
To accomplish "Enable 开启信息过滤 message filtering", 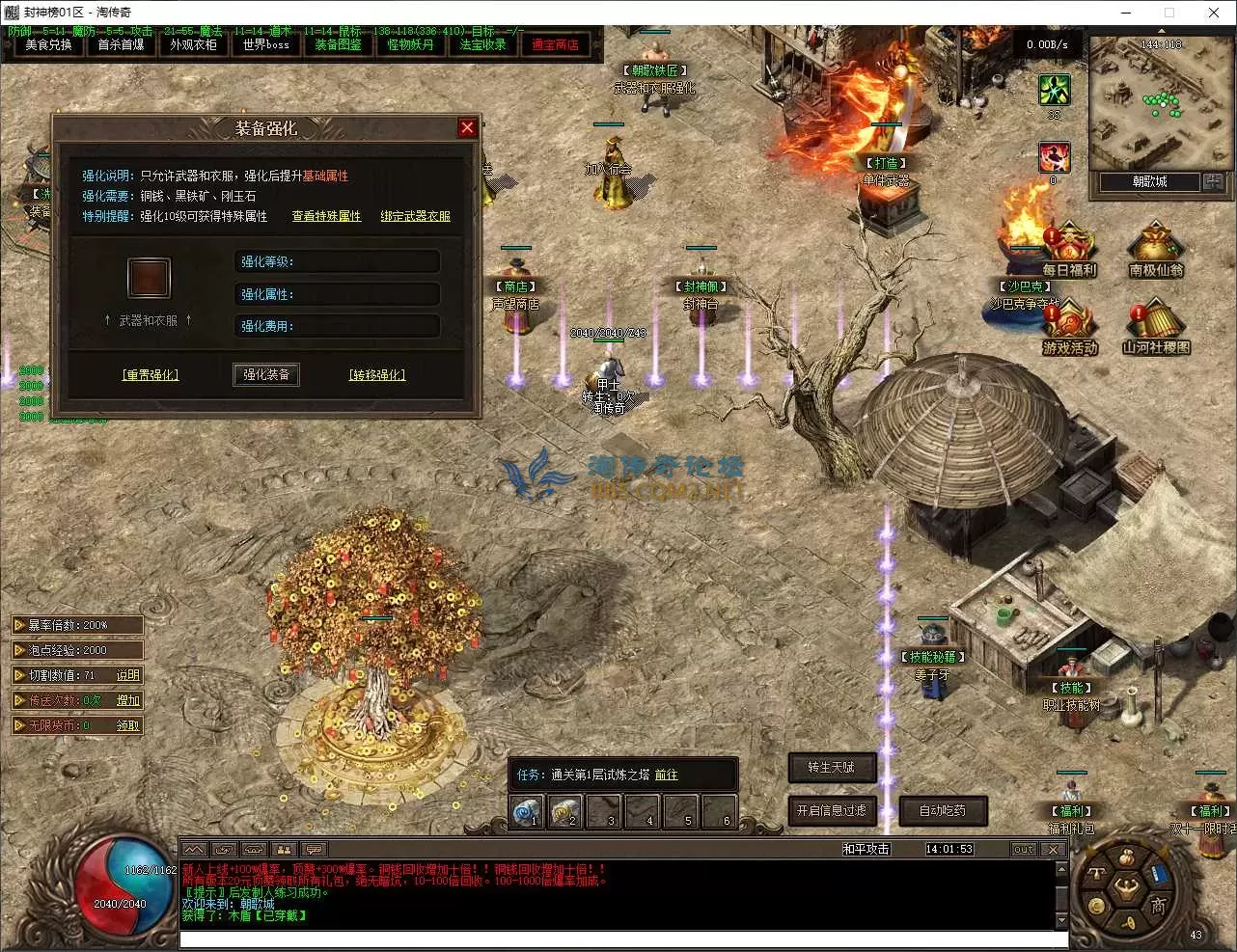I will [832, 811].
